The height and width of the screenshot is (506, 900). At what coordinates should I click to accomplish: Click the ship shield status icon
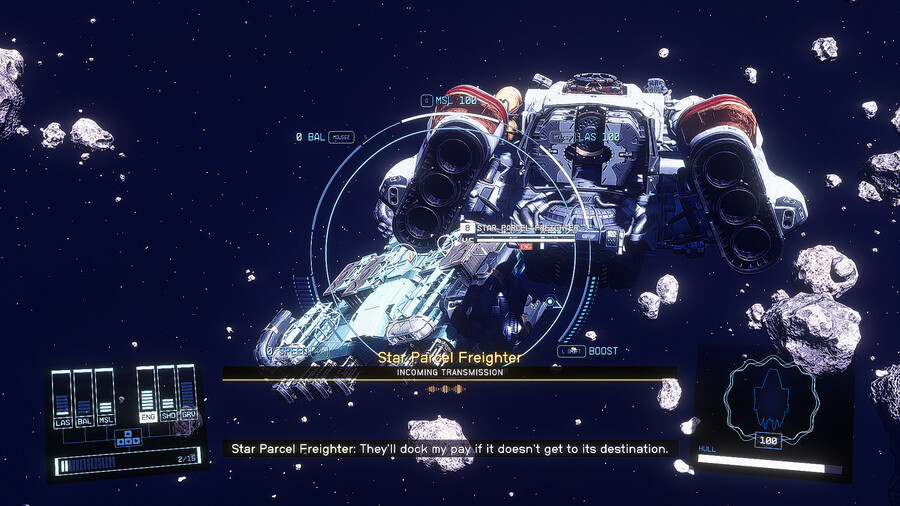coord(769,397)
